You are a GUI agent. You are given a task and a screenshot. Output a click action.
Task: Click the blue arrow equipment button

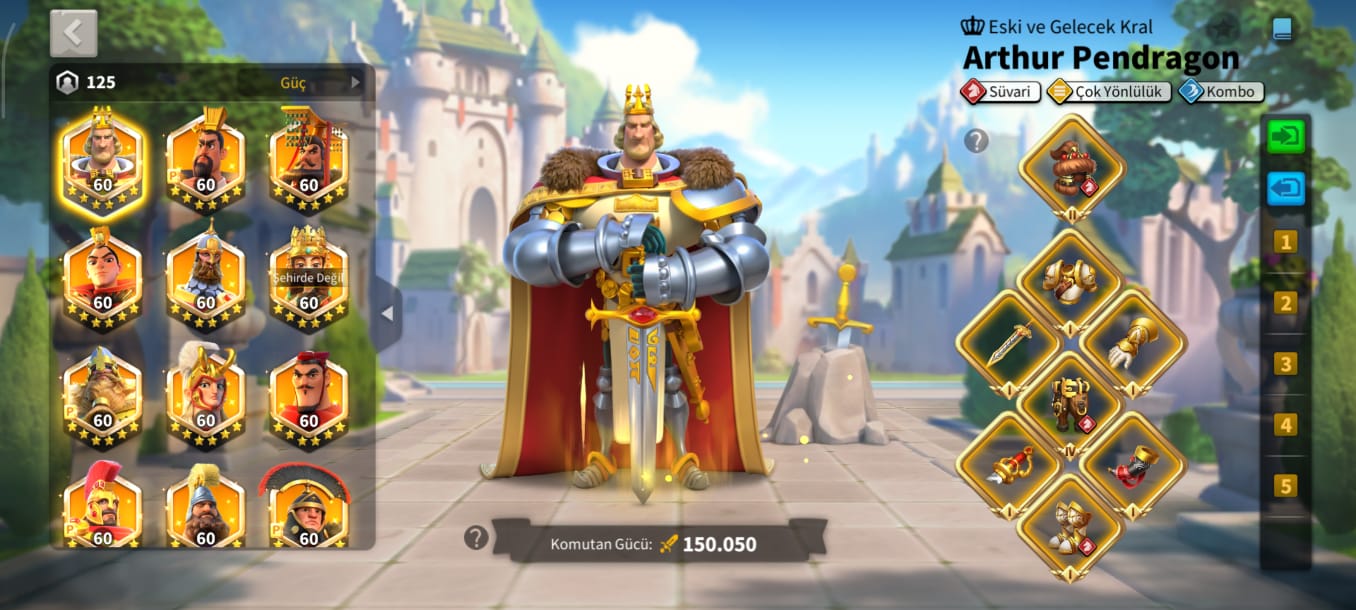click(1286, 188)
